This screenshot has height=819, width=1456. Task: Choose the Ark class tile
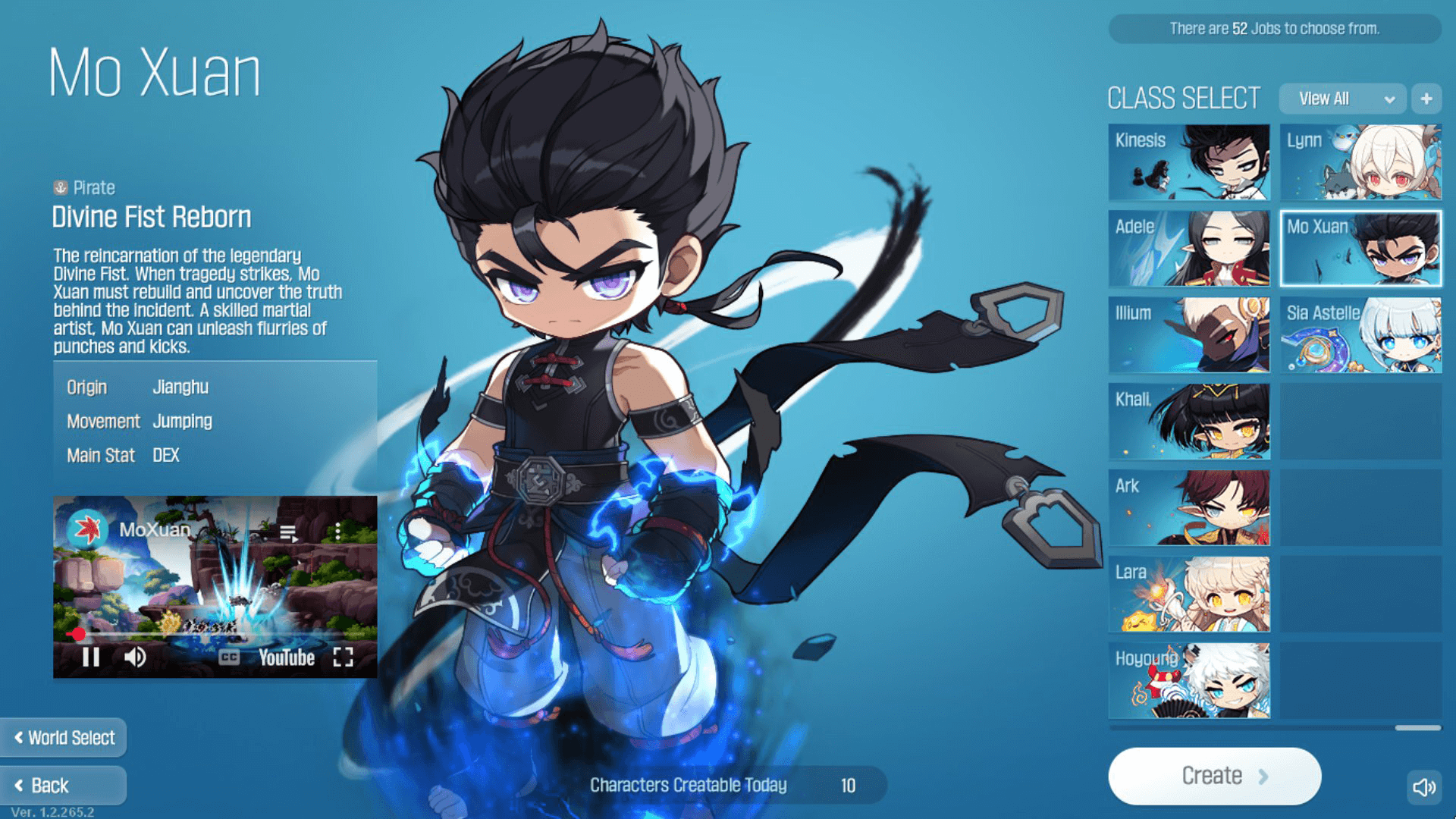click(x=1188, y=508)
